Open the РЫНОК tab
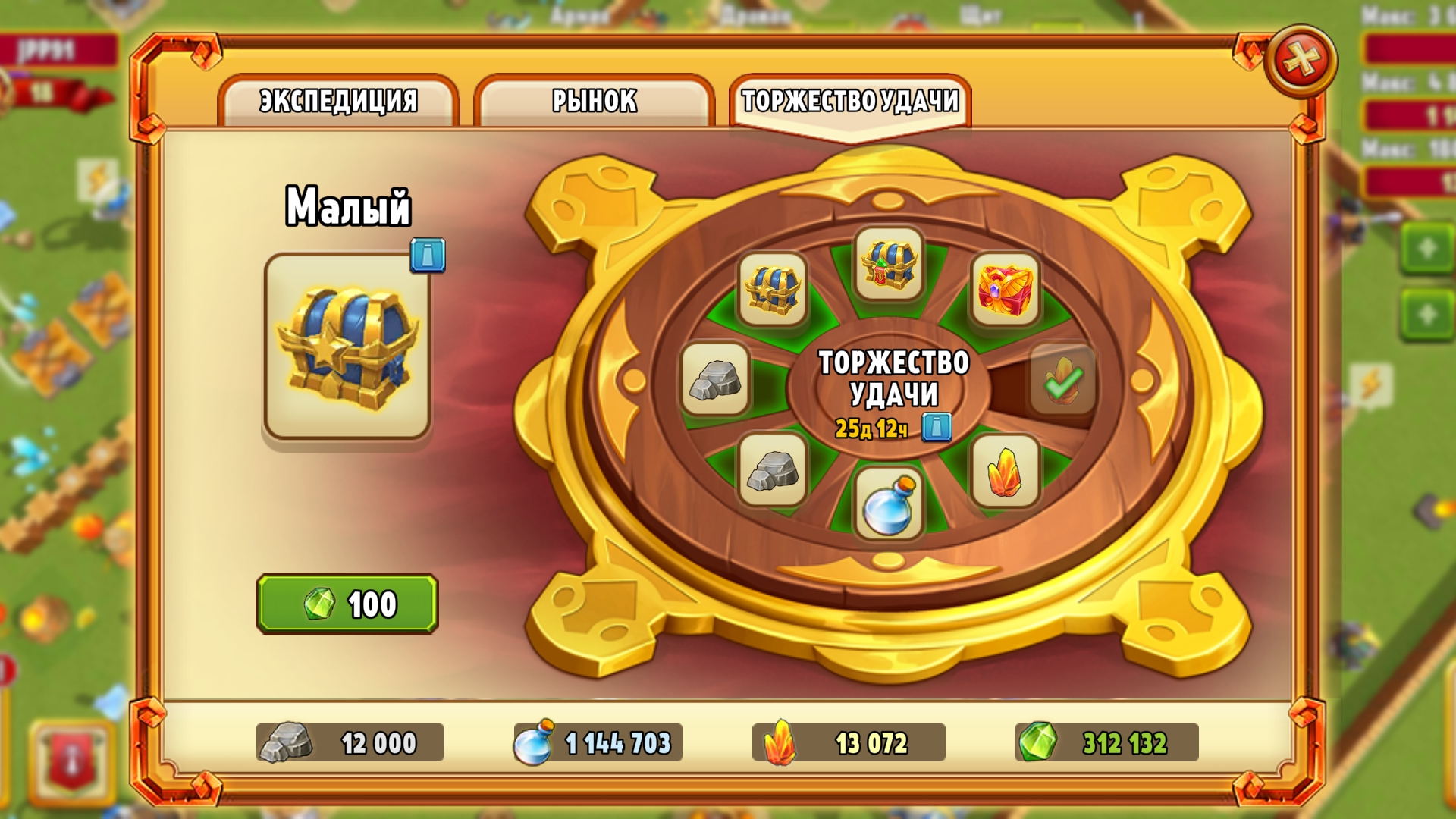This screenshot has height=819, width=1456. 595,99
